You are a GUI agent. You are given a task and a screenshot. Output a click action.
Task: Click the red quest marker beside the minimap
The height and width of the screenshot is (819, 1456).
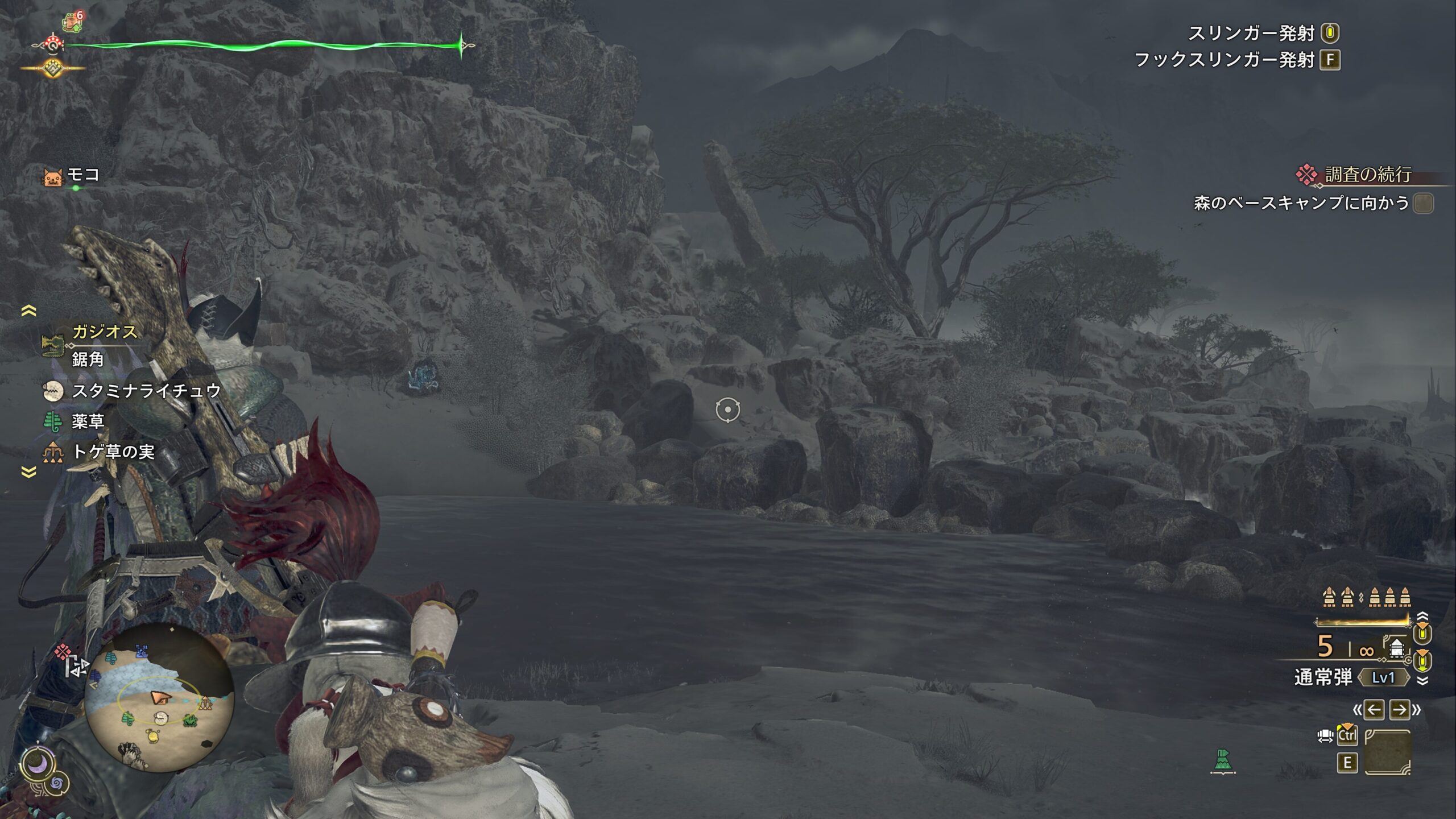tap(63, 651)
